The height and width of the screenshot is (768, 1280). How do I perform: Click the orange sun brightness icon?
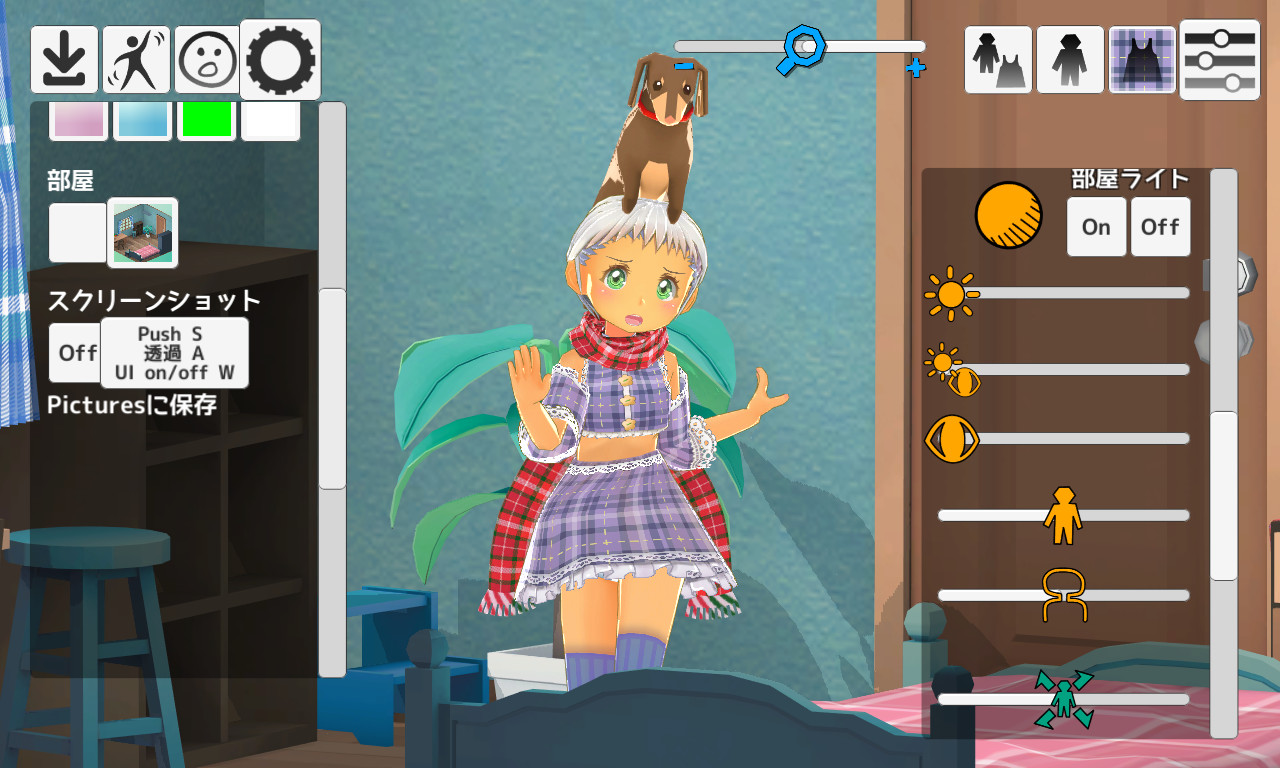[x=953, y=293]
